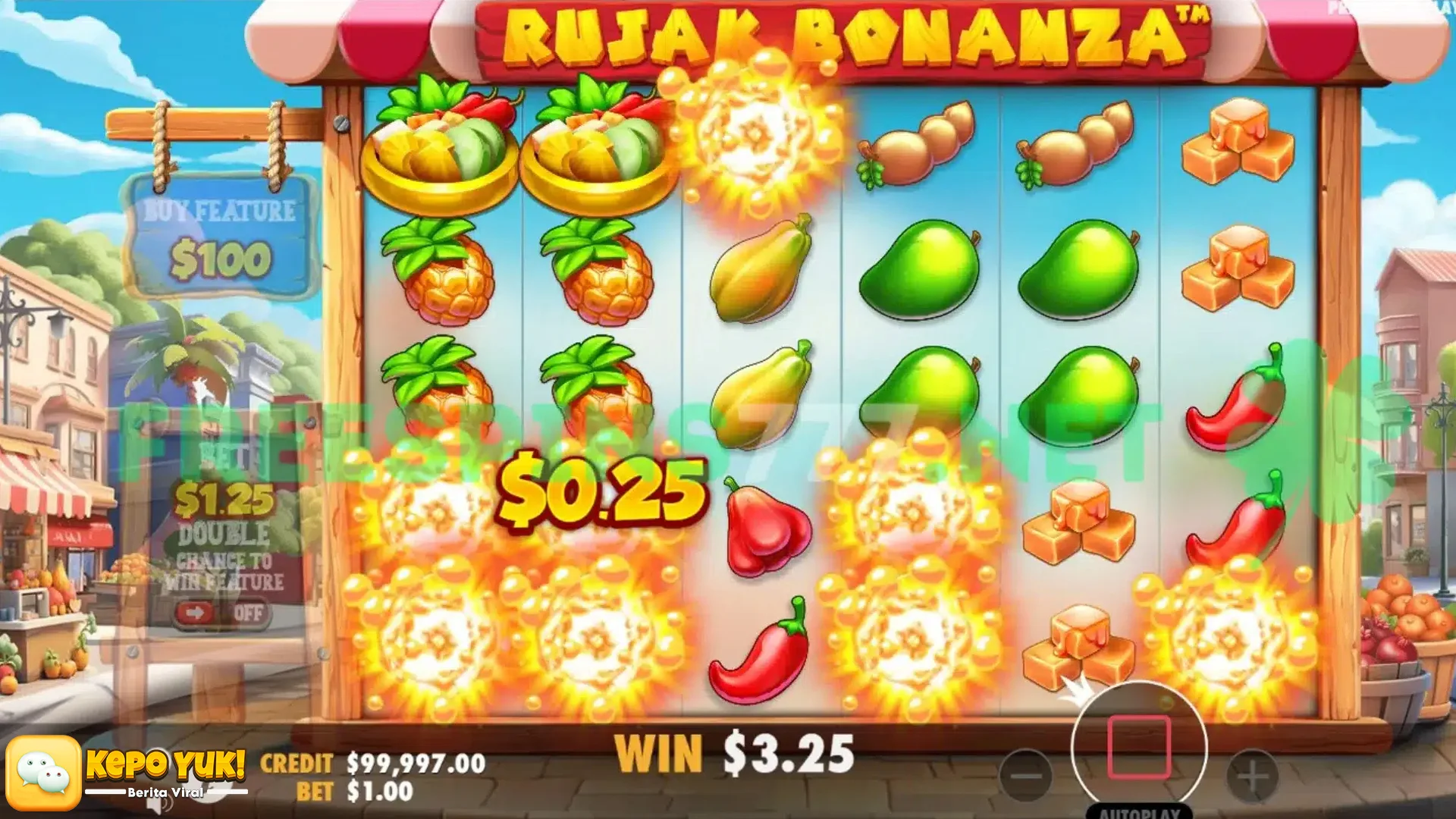Mute the game with the speaker icon
This screenshot has width=1456, height=819.
(155, 805)
